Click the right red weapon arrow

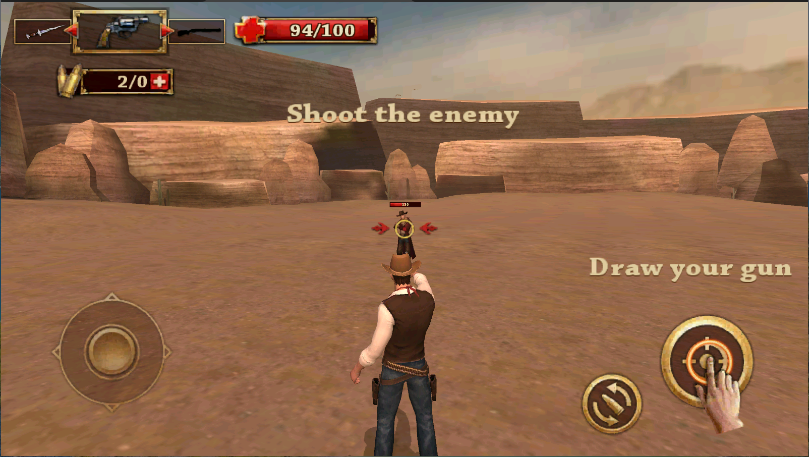pos(167,31)
